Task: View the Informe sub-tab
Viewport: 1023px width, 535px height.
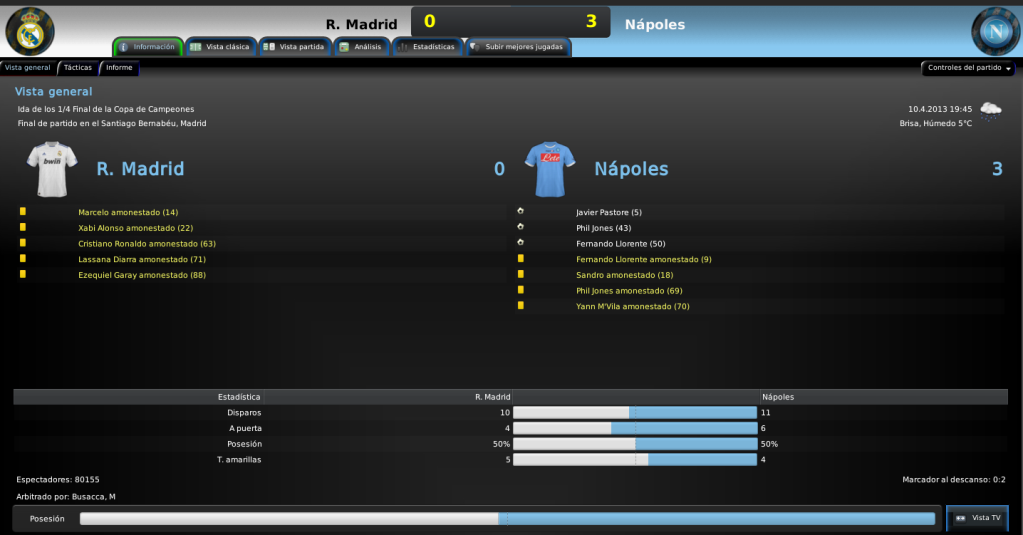Action: coord(119,68)
